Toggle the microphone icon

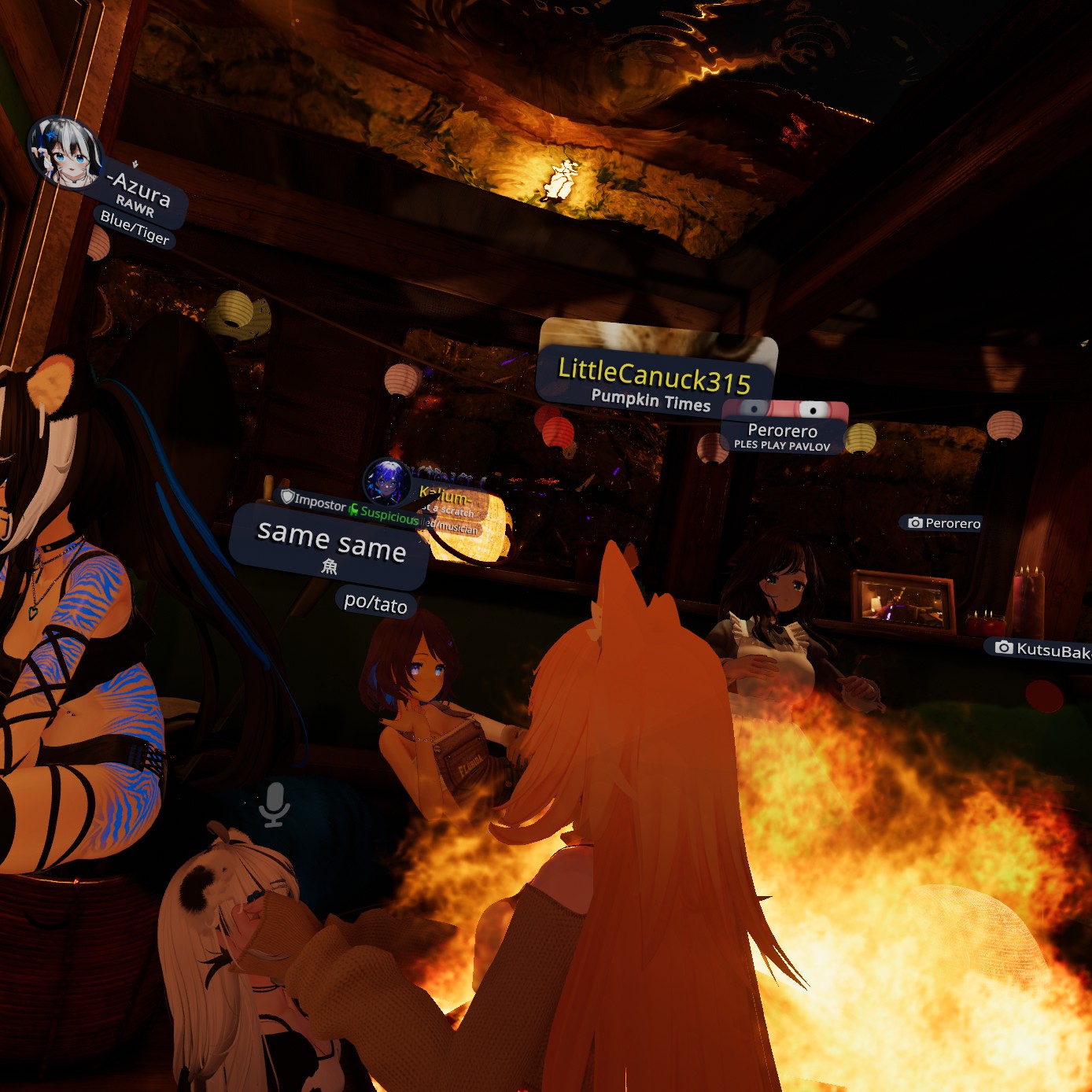[274, 804]
